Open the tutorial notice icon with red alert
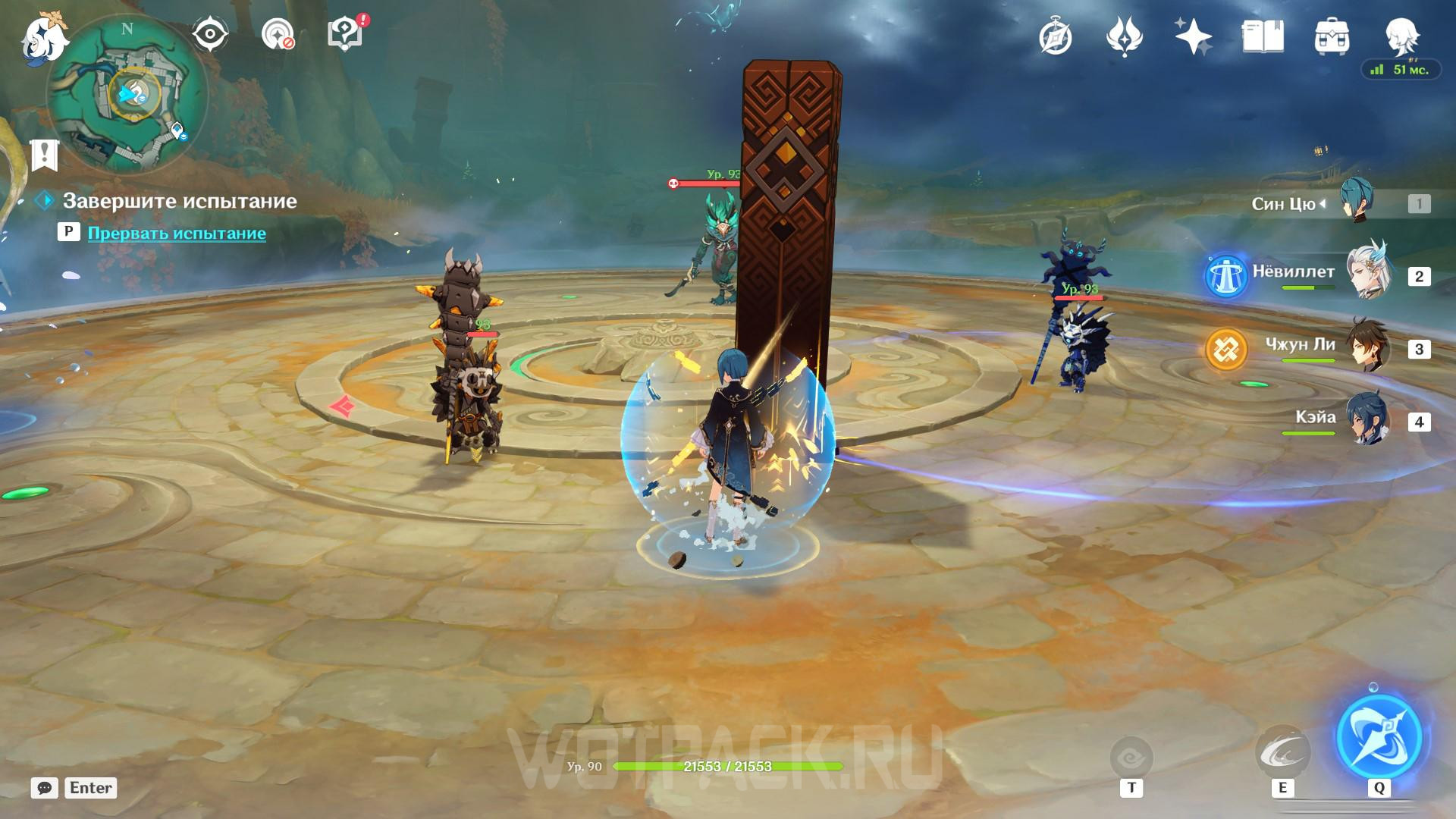1456x819 pixels. [346, 34]
